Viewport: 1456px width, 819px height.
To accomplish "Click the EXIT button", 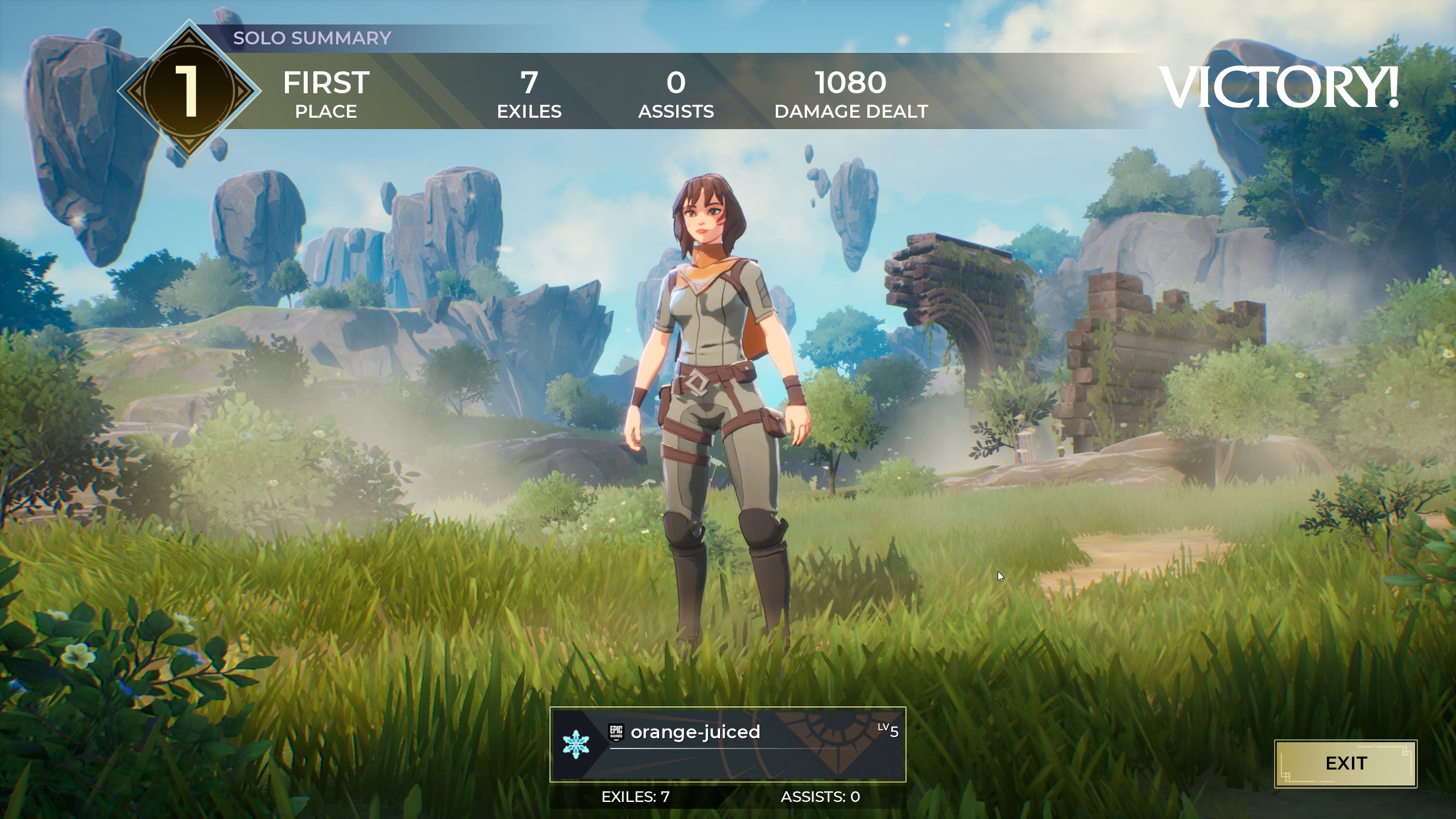I will pyautogui.click(x=1346, y=763).
